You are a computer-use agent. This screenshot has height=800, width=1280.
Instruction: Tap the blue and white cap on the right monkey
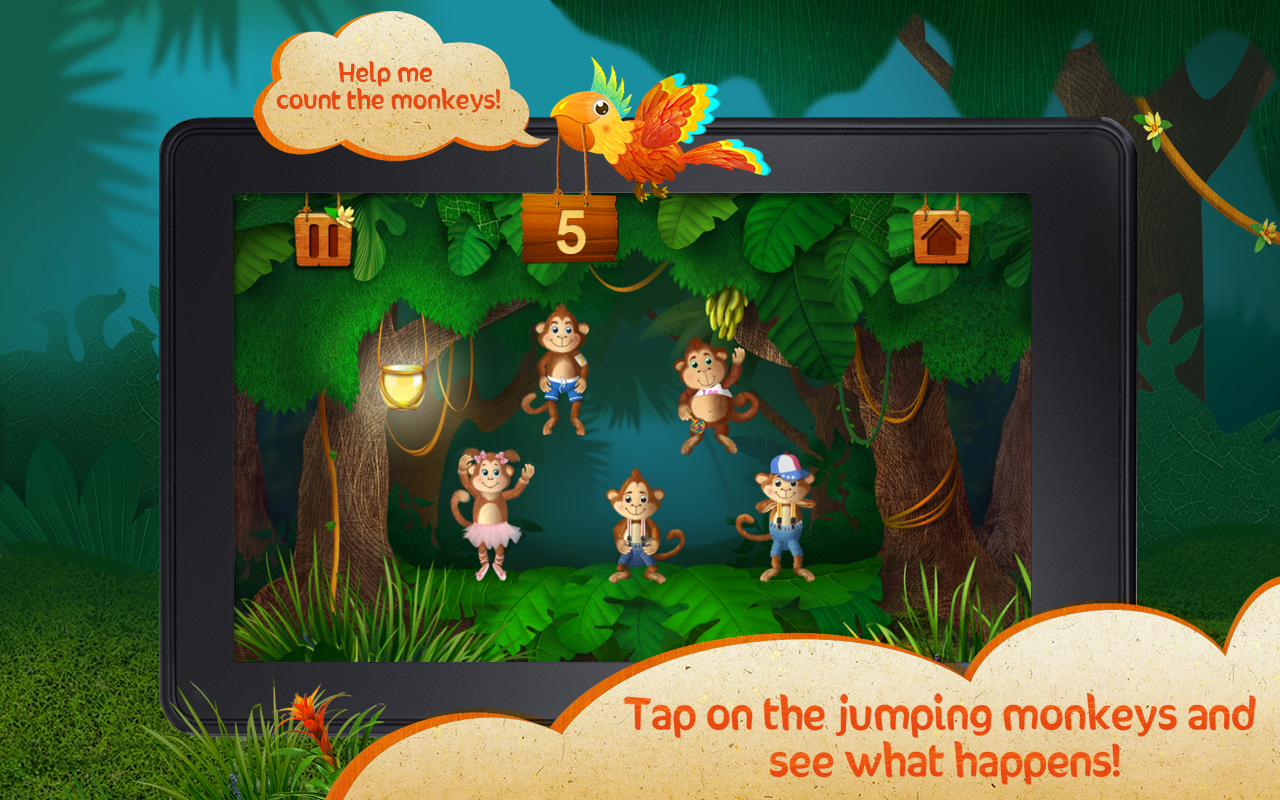click(786, 466)
